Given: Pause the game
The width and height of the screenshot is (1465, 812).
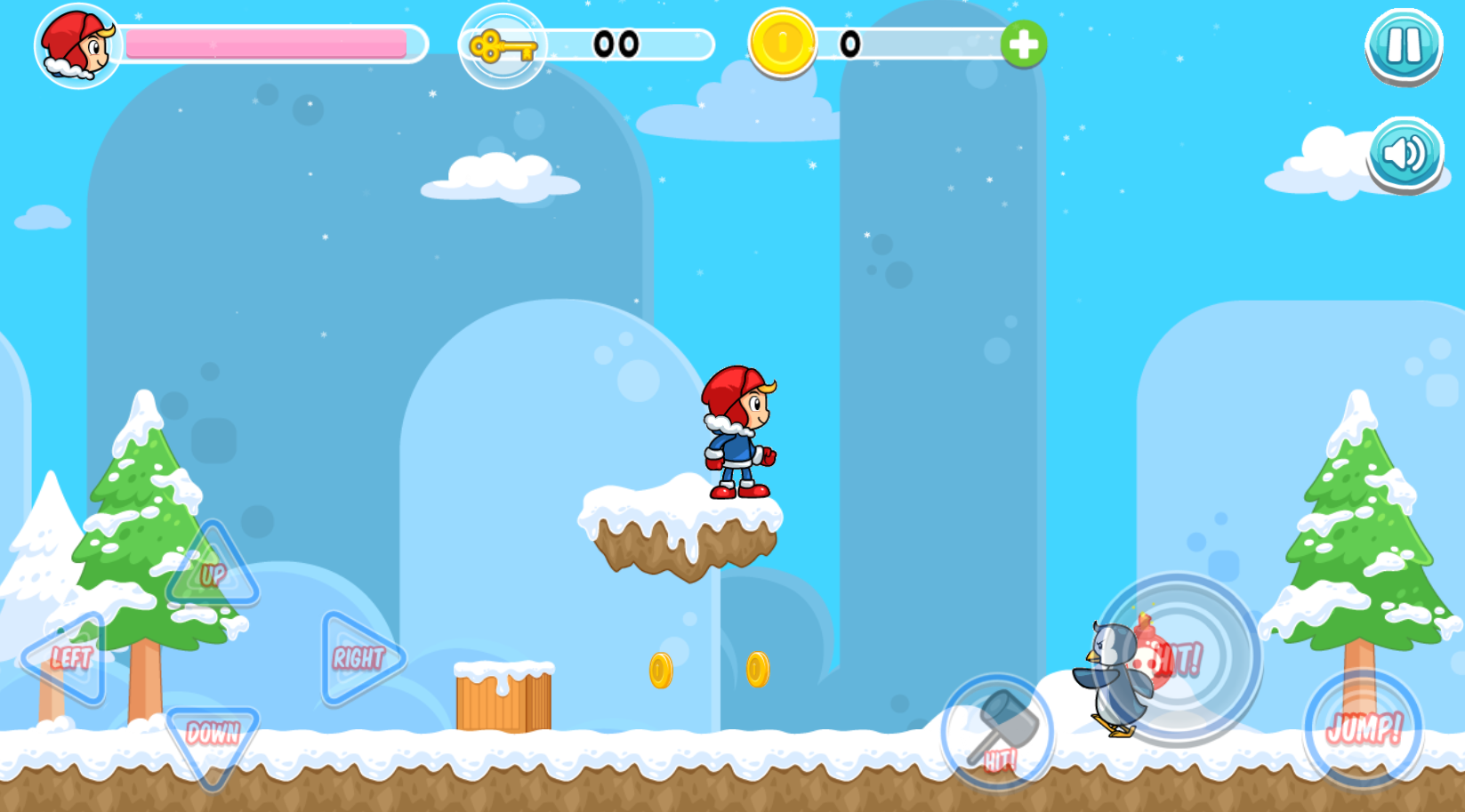Looking at the screenshot, I should tap(1404, 45).
